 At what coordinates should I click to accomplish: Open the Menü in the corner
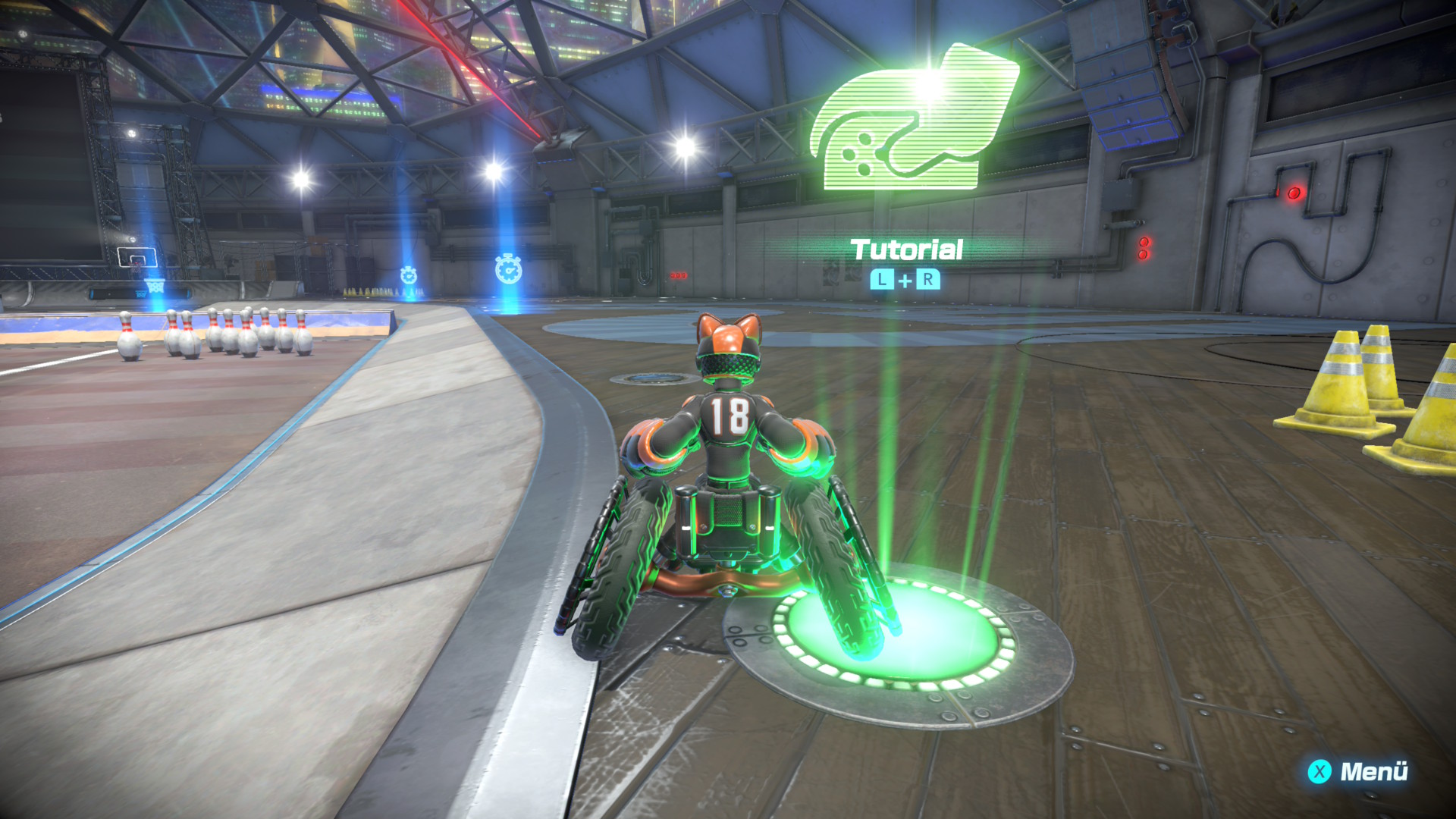1357,771
